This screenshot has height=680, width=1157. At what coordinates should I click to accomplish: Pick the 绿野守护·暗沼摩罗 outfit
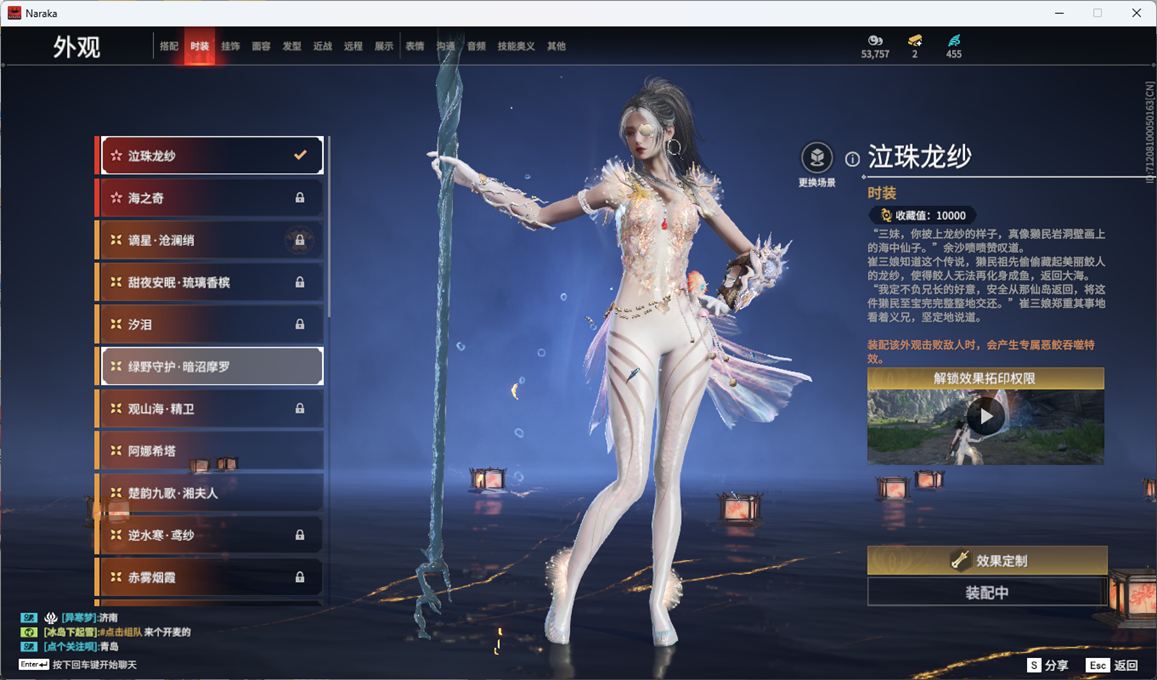click(211, 367)
